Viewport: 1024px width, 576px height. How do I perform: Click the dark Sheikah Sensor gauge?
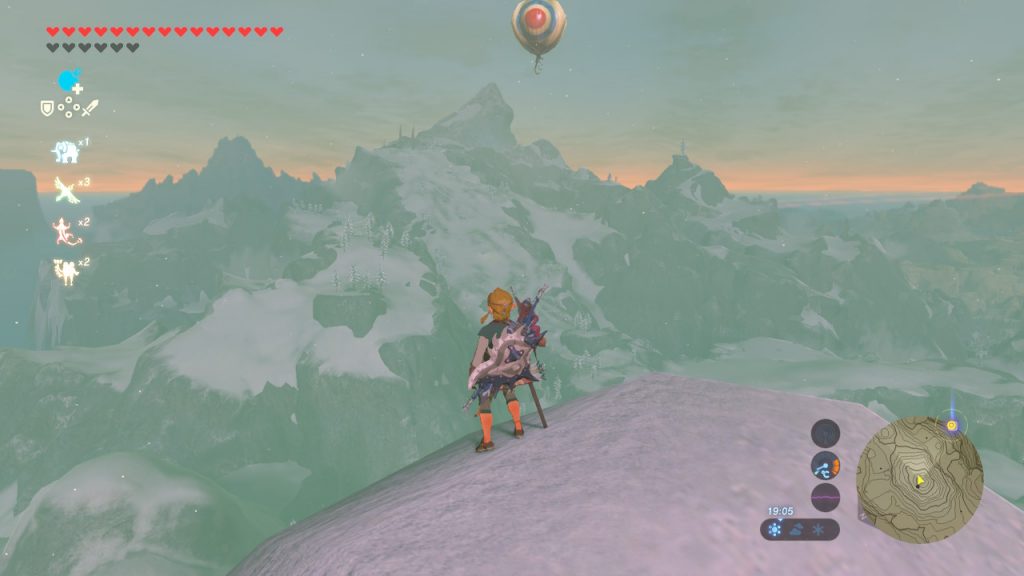click(x=825, y=433)
